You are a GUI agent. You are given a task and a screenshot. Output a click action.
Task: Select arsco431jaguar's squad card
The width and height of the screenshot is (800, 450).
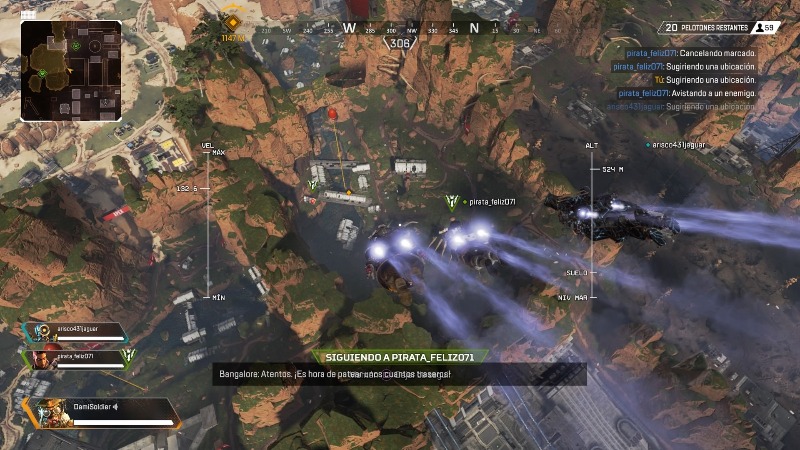(76, 332)
